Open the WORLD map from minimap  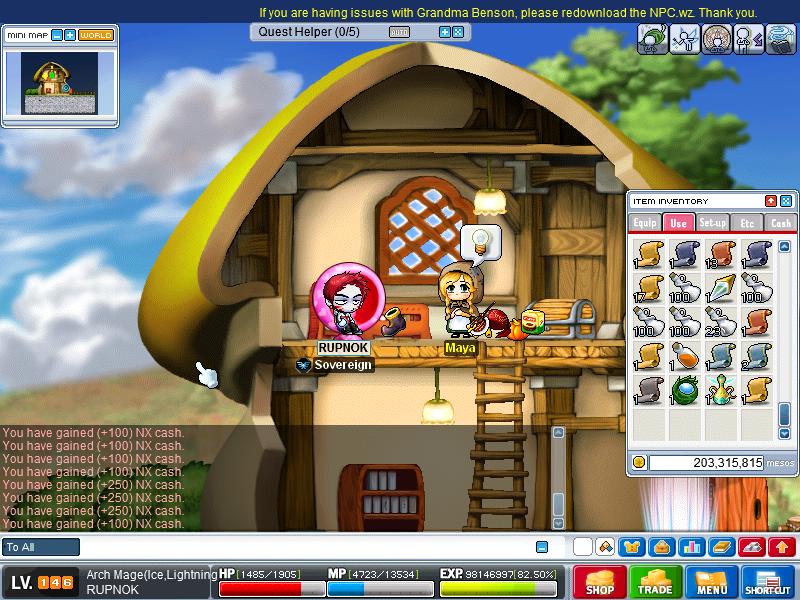click(x=96, y=35)
